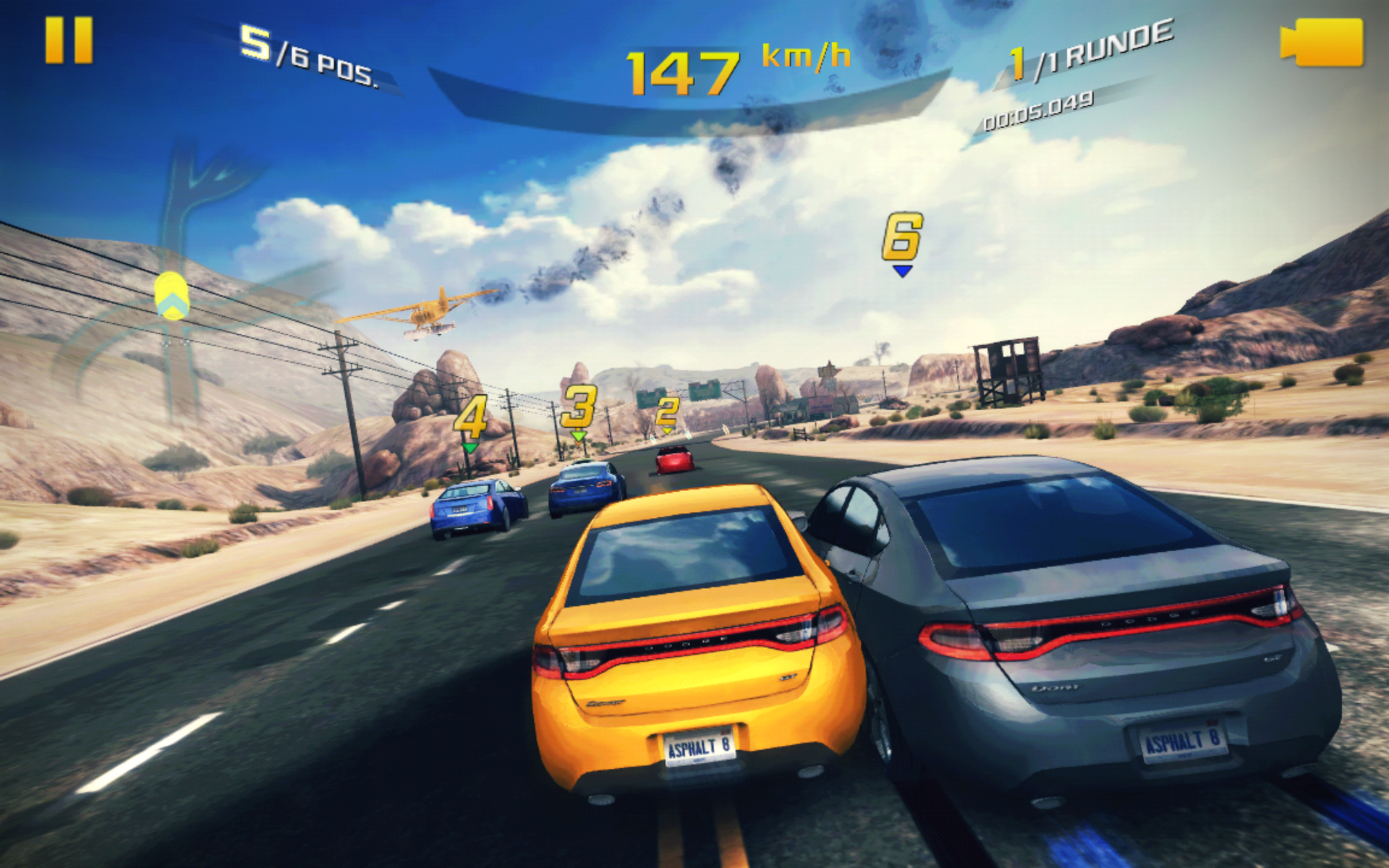The image size is (1389, 868).
Task: Switch view using the yellow camera icon
Action: point(1322,42)
